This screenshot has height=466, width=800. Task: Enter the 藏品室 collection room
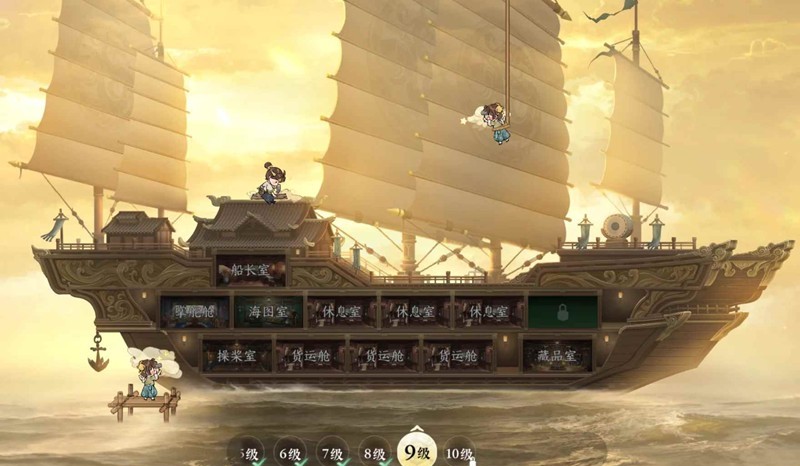pos(557,355)
